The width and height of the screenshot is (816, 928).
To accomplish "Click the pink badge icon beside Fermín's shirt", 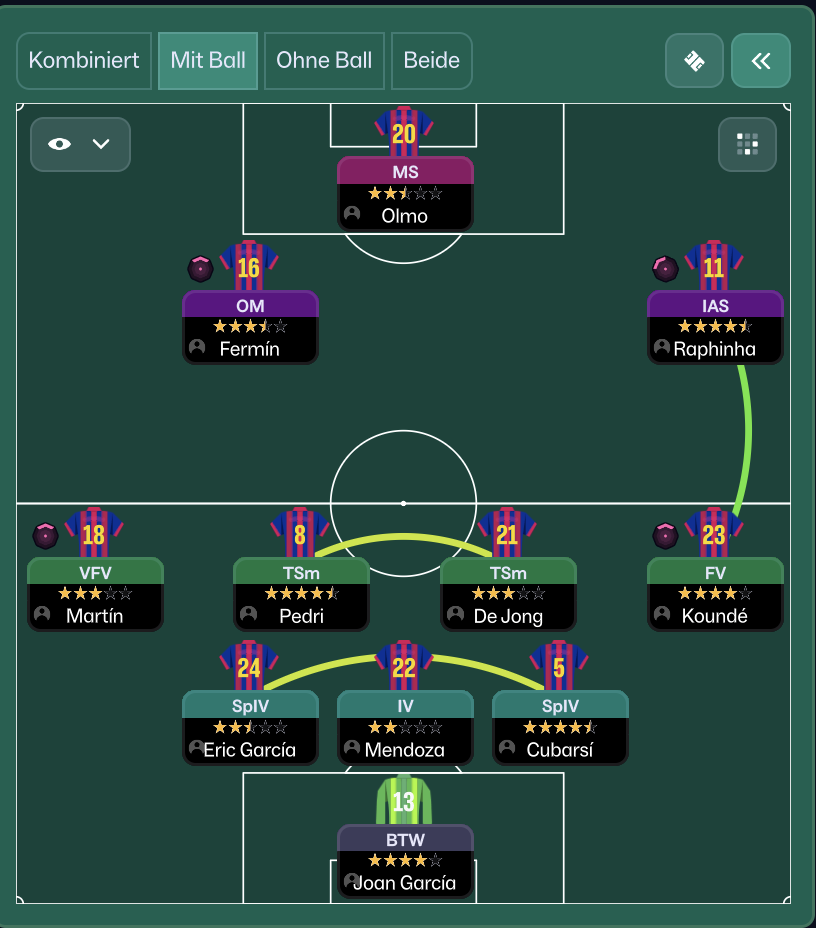I will click(x=201, y=268).
